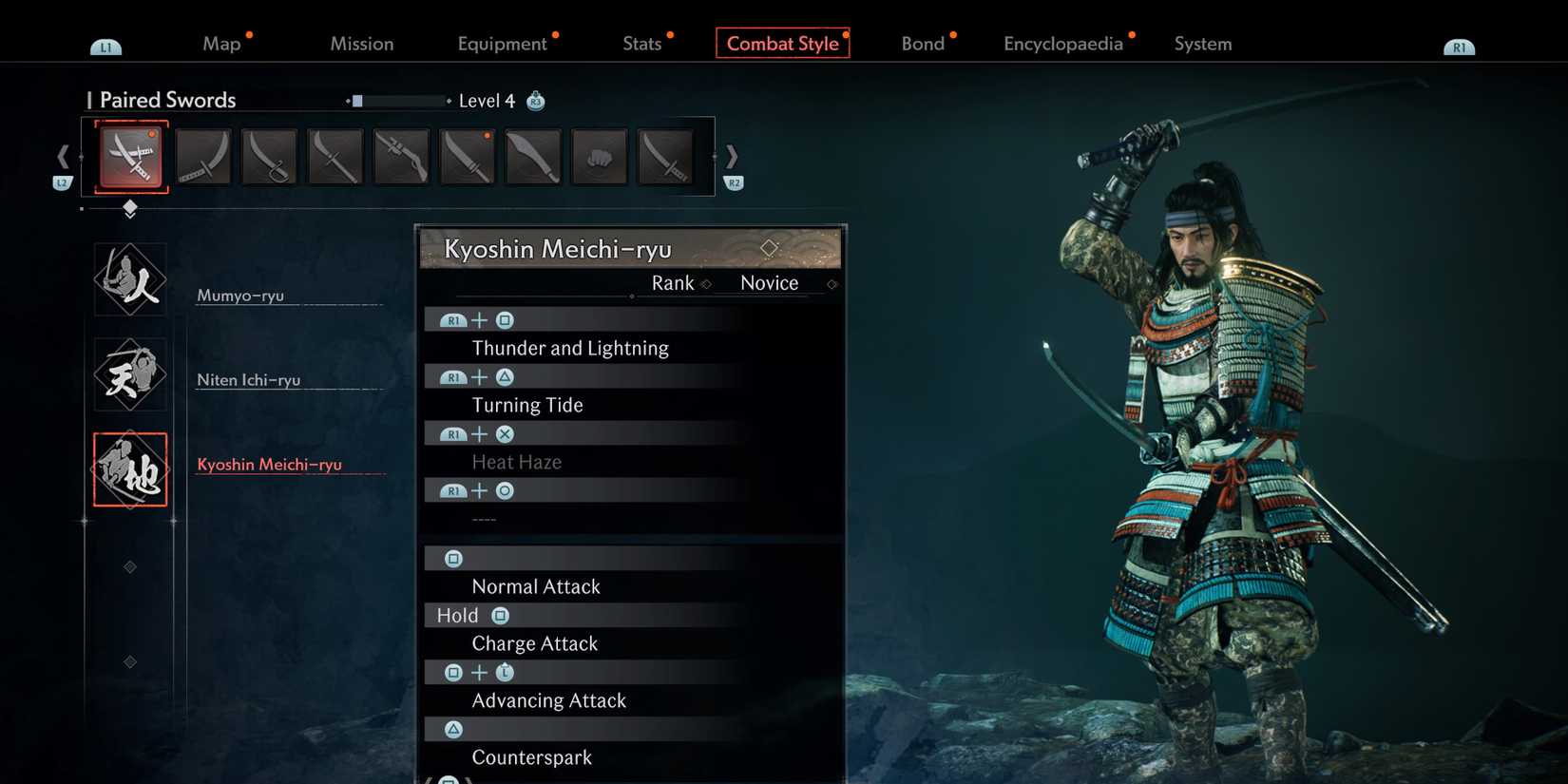This screenshot has height=784, width=1568.
Task: Choose the bare fists combat style icon
Action: pos(599,156)
